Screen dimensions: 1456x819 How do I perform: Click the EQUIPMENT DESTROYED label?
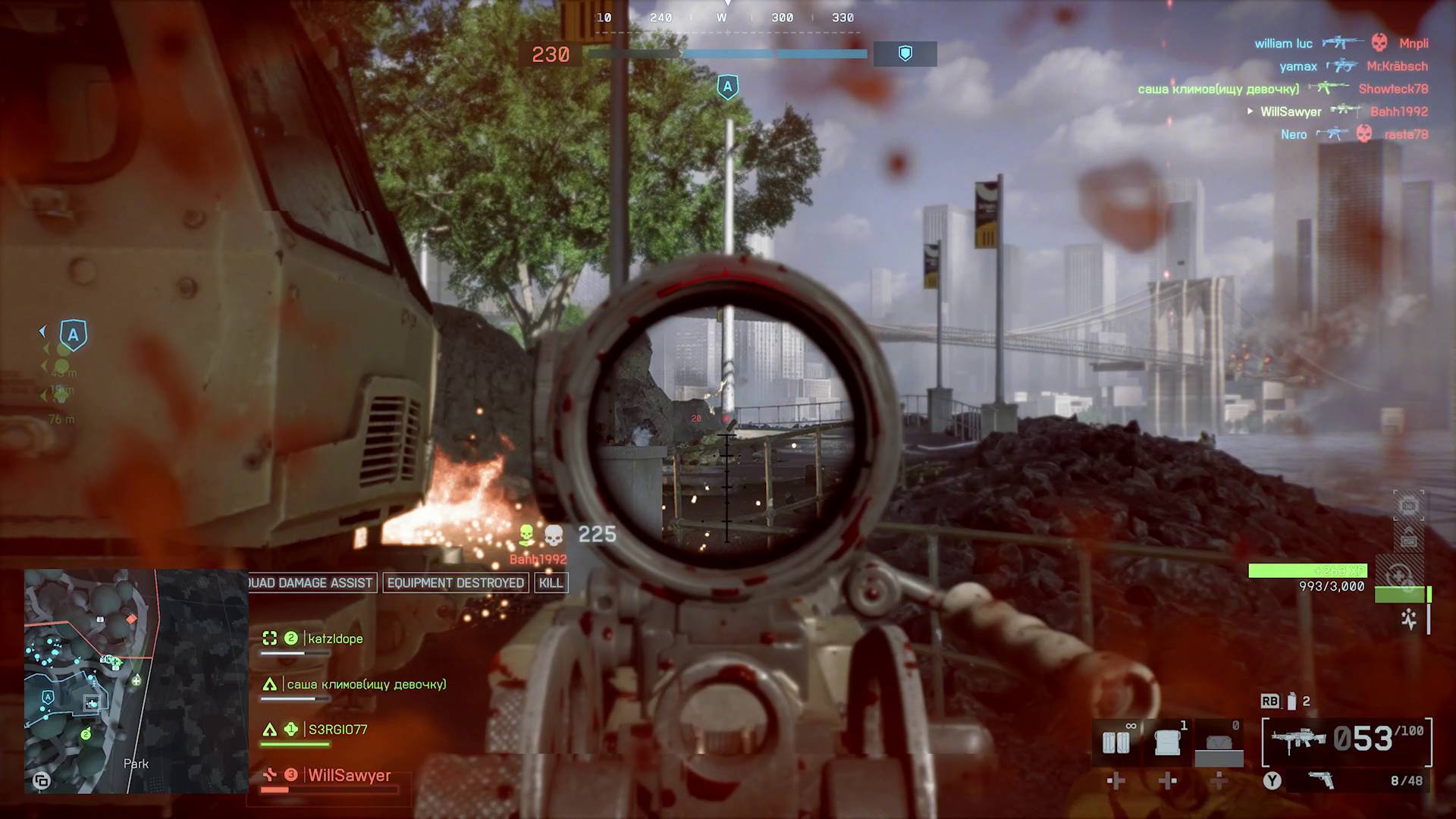pyautogui.click(x=457, y=582)
